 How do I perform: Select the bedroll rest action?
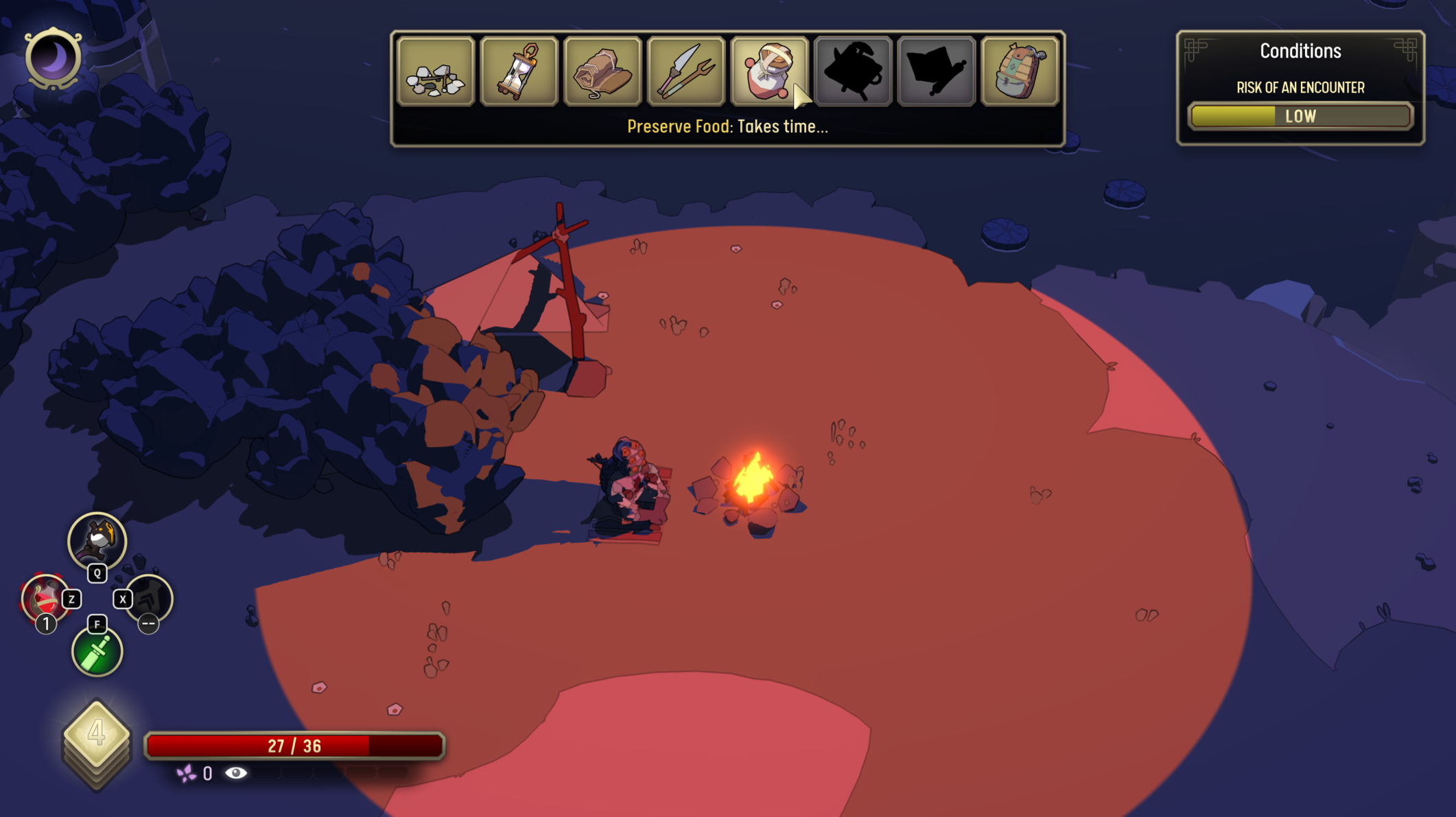pos(602,71)
